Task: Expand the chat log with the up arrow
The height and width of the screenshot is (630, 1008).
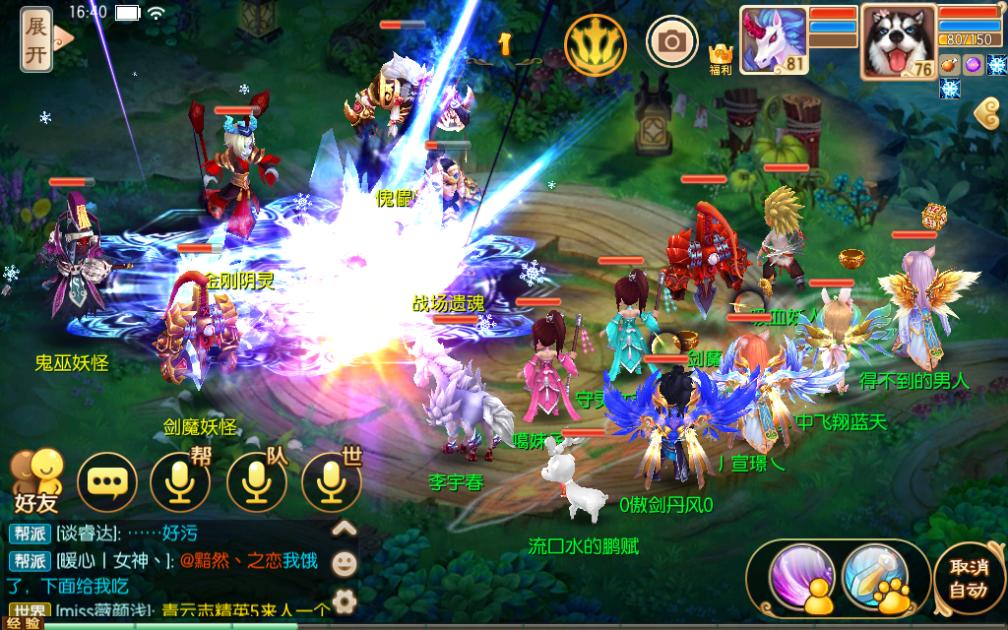Action: pos(344,529)
